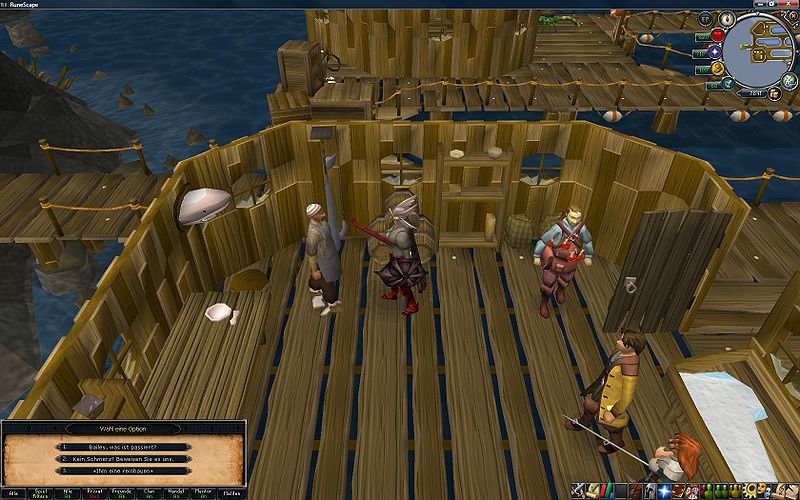Viewport: 800px width, 500px height.
Task: Click the red heart life points orb
Action: [716, 34]
